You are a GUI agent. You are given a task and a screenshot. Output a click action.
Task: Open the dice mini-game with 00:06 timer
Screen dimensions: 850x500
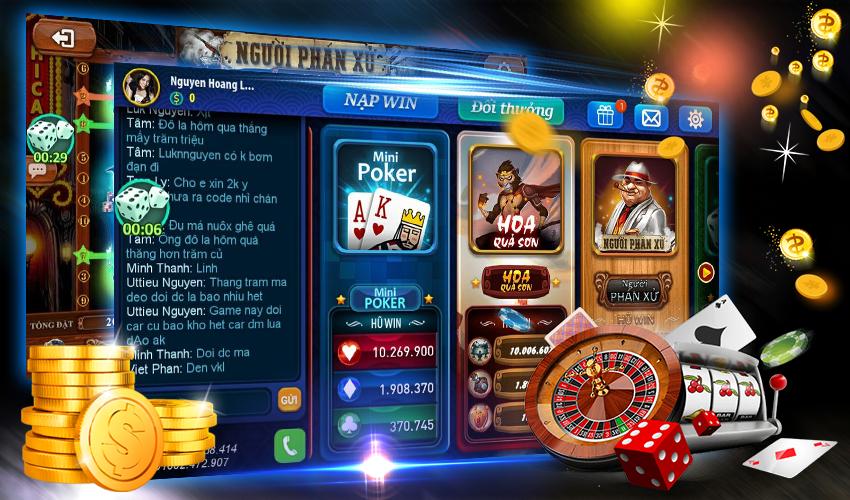pos(142,208)
